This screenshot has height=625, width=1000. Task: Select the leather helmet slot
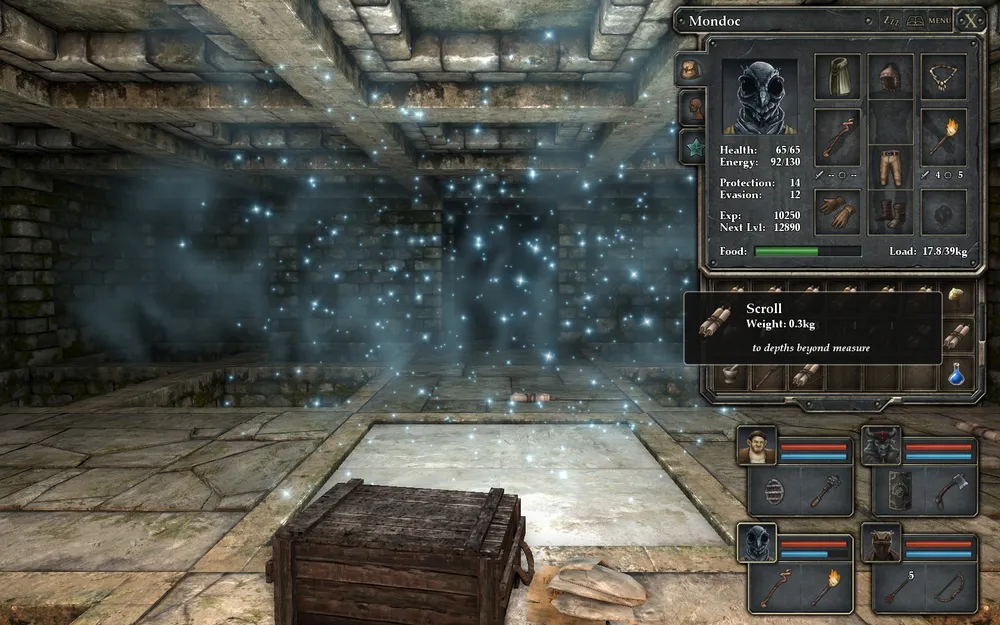click(x=890, y=77)
